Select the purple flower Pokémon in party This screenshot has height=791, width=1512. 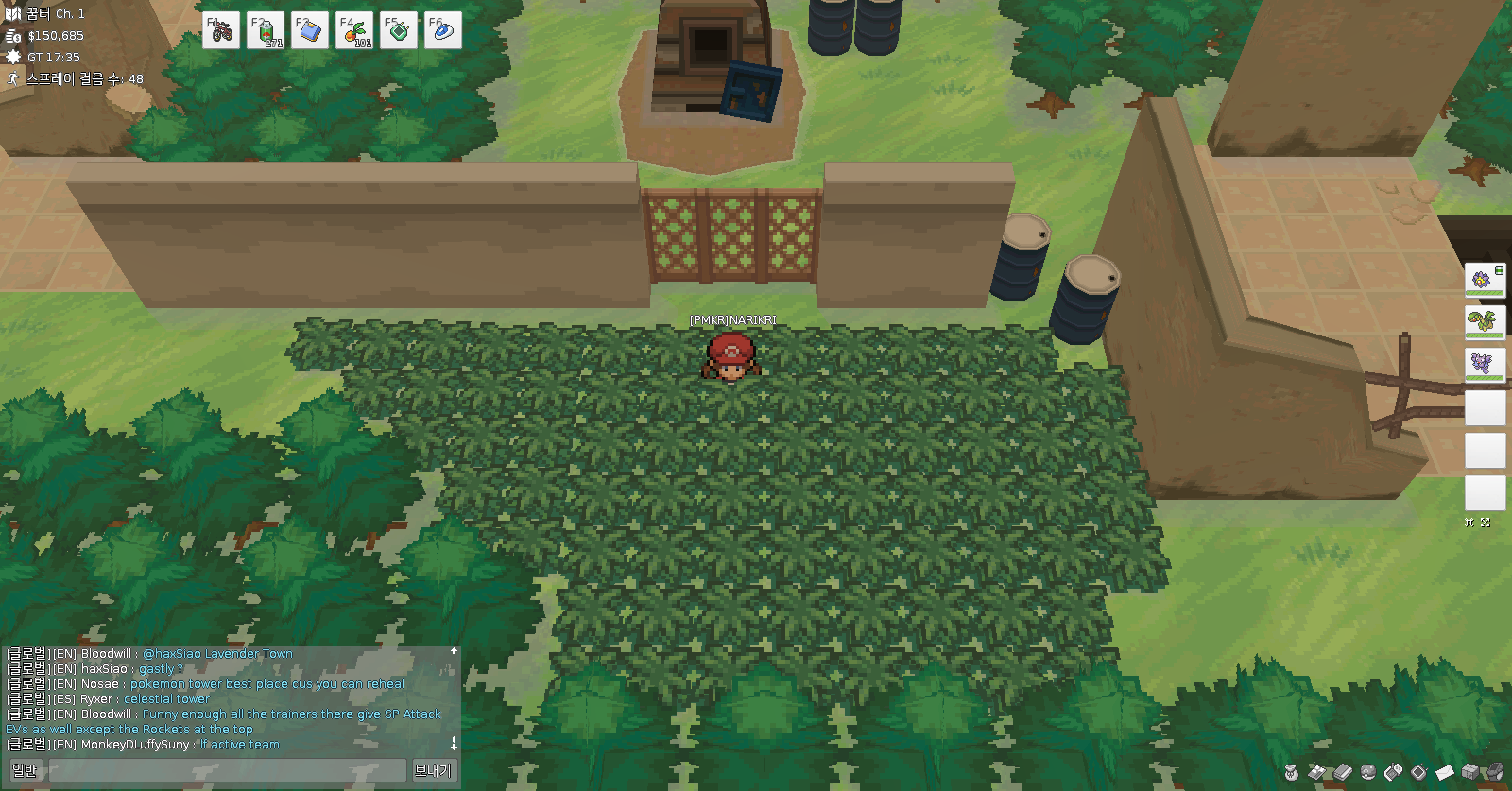click(1485, 280)
